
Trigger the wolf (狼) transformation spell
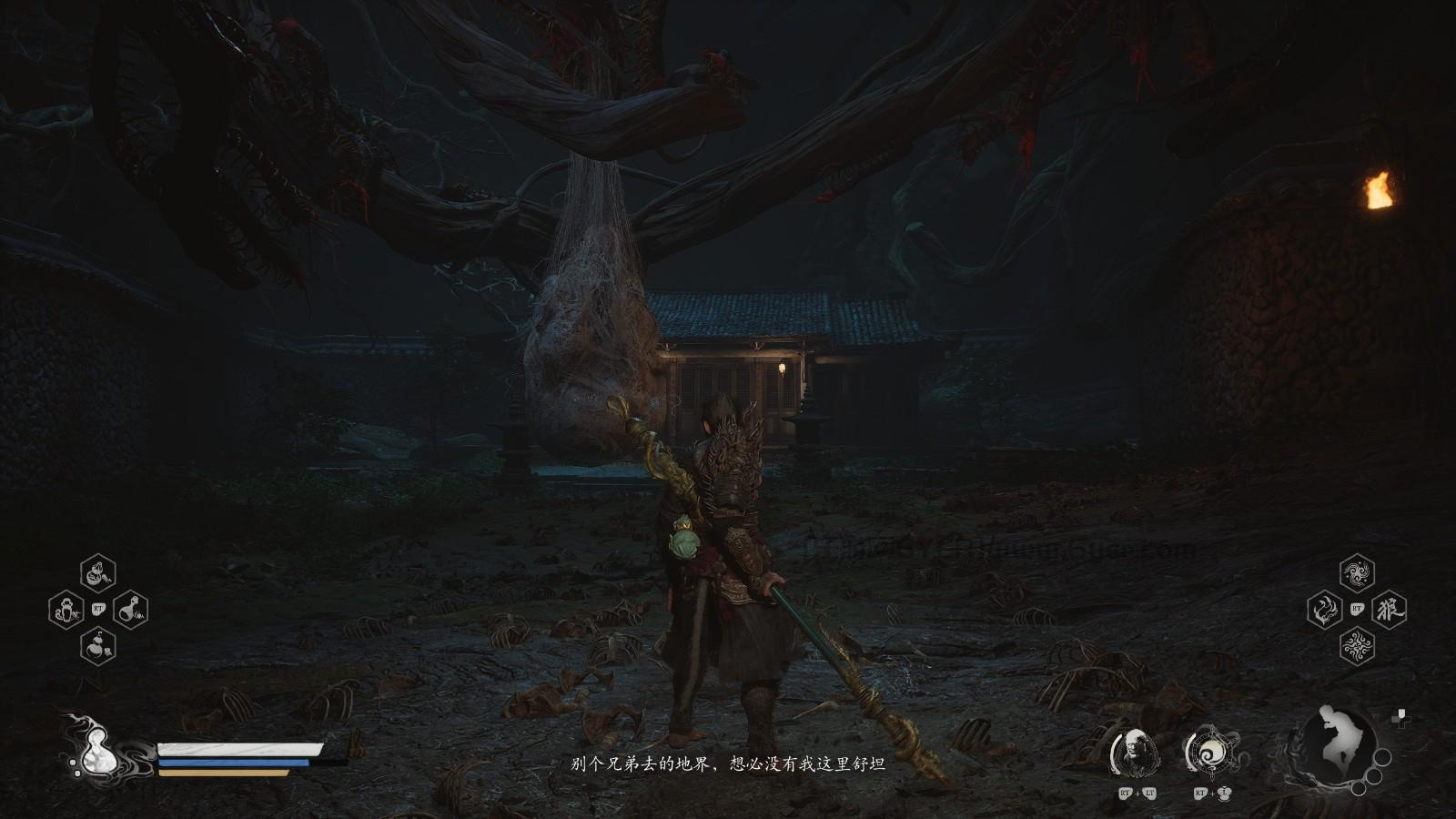coord(1390,609)
